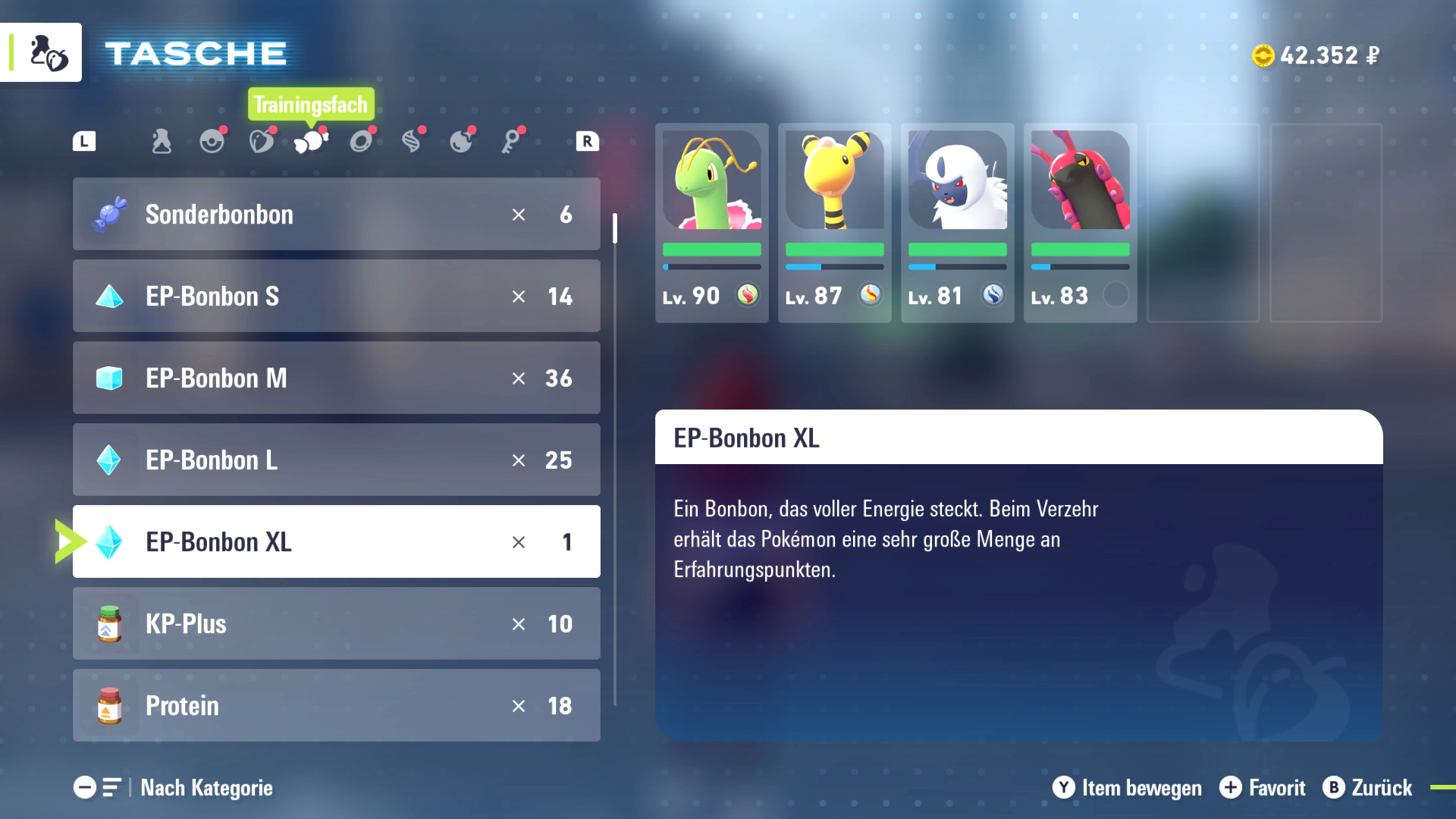Select the EP-Bonbon M entry
This screenshot has width=1456, height=819.
tap(336, 378)
